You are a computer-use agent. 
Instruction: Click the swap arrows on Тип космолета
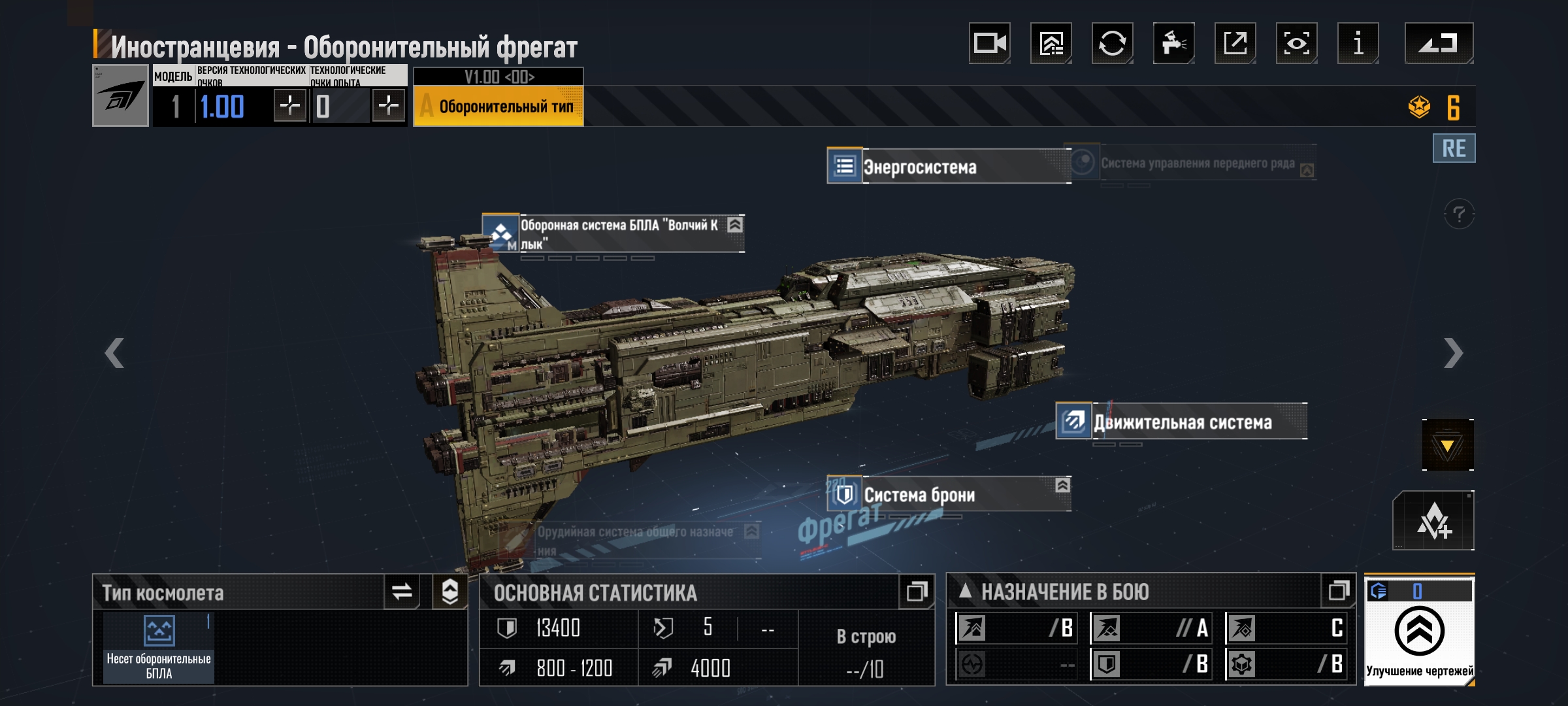tap(402, 592)
